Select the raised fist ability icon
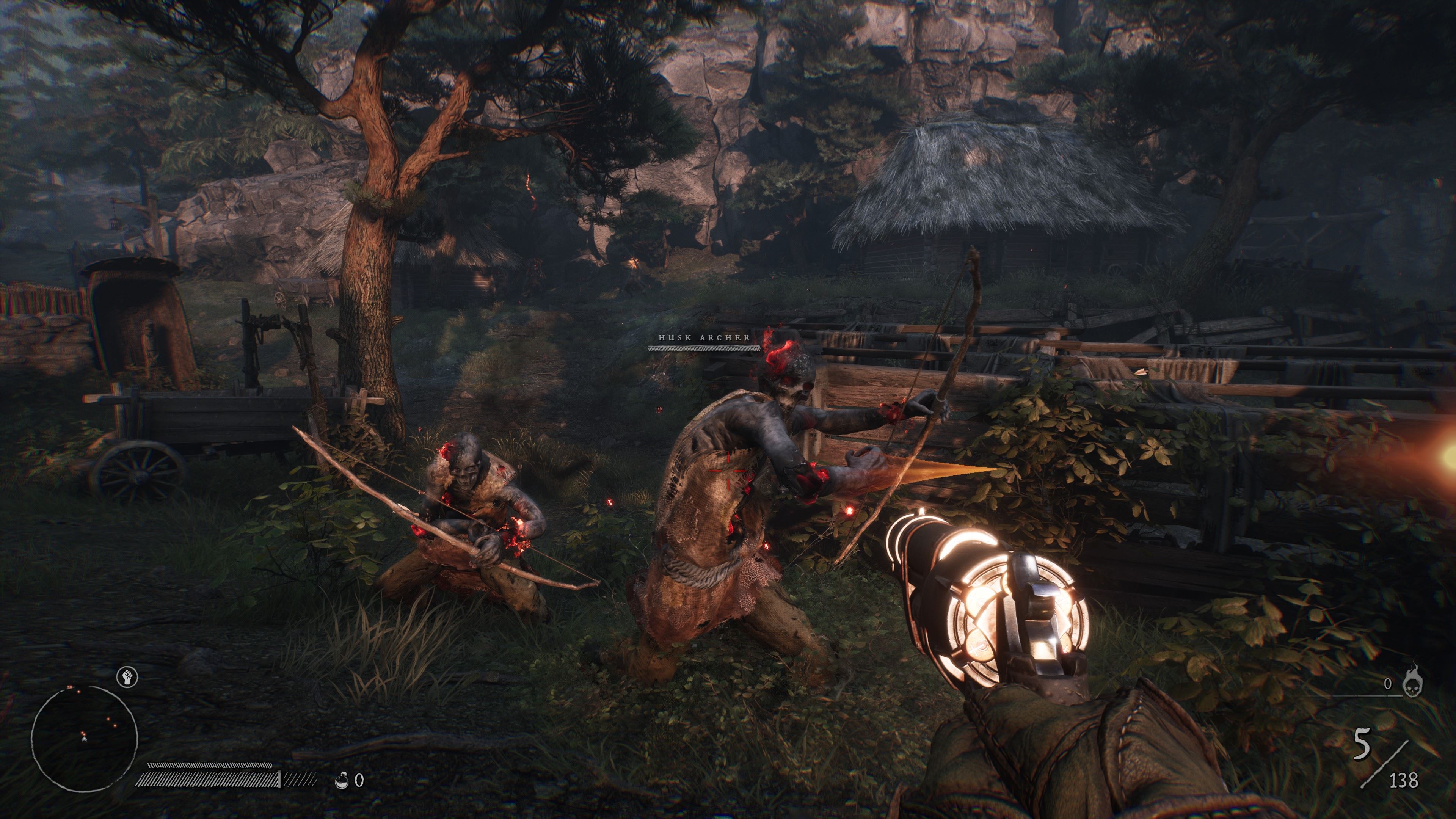This screenshot has height=819, width=1456. [127, 676]
